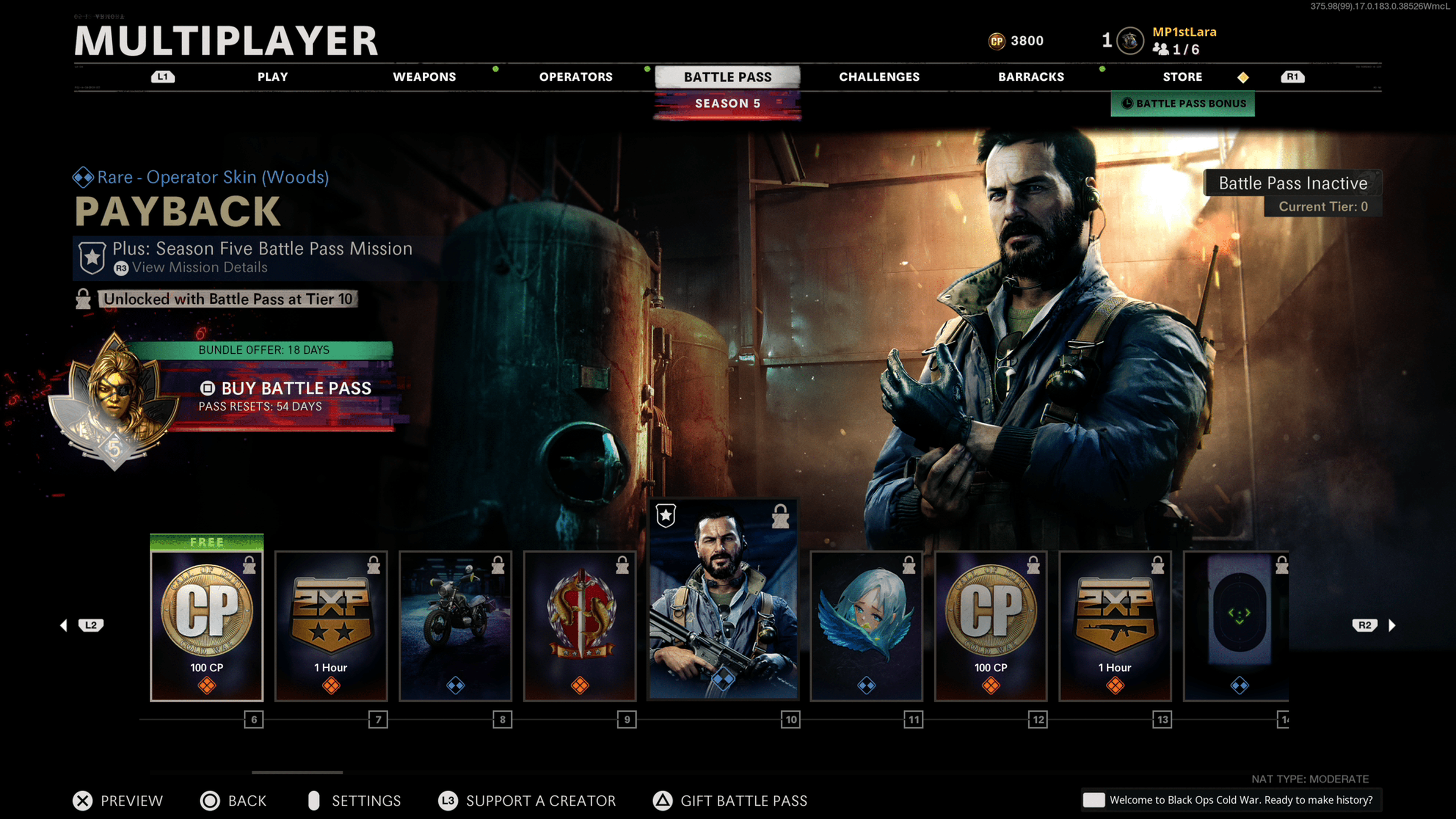View Season Five mission details
1456x819 pixels.
[199, 267]
